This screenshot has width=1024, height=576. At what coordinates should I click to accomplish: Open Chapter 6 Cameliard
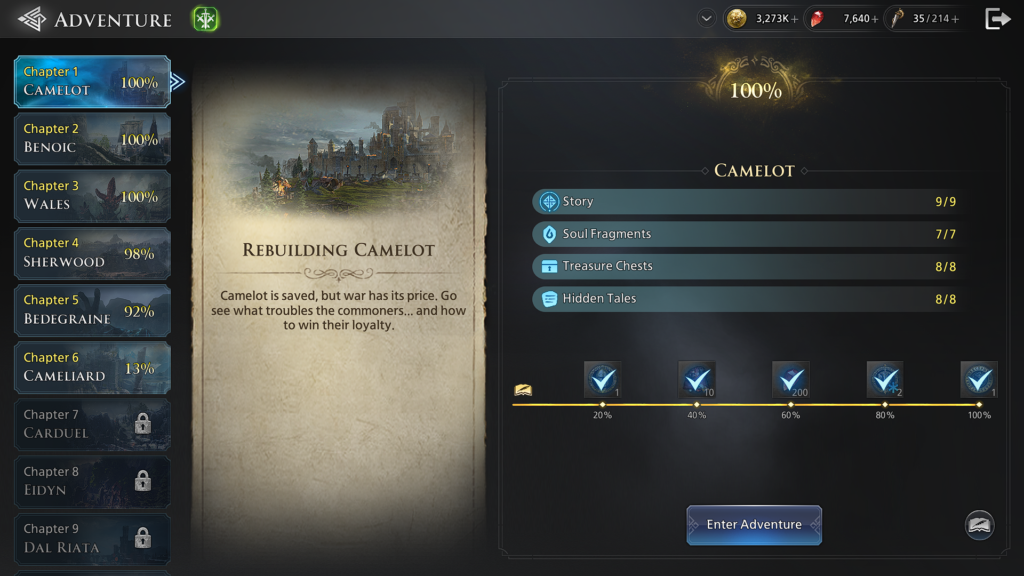(92, 367)
